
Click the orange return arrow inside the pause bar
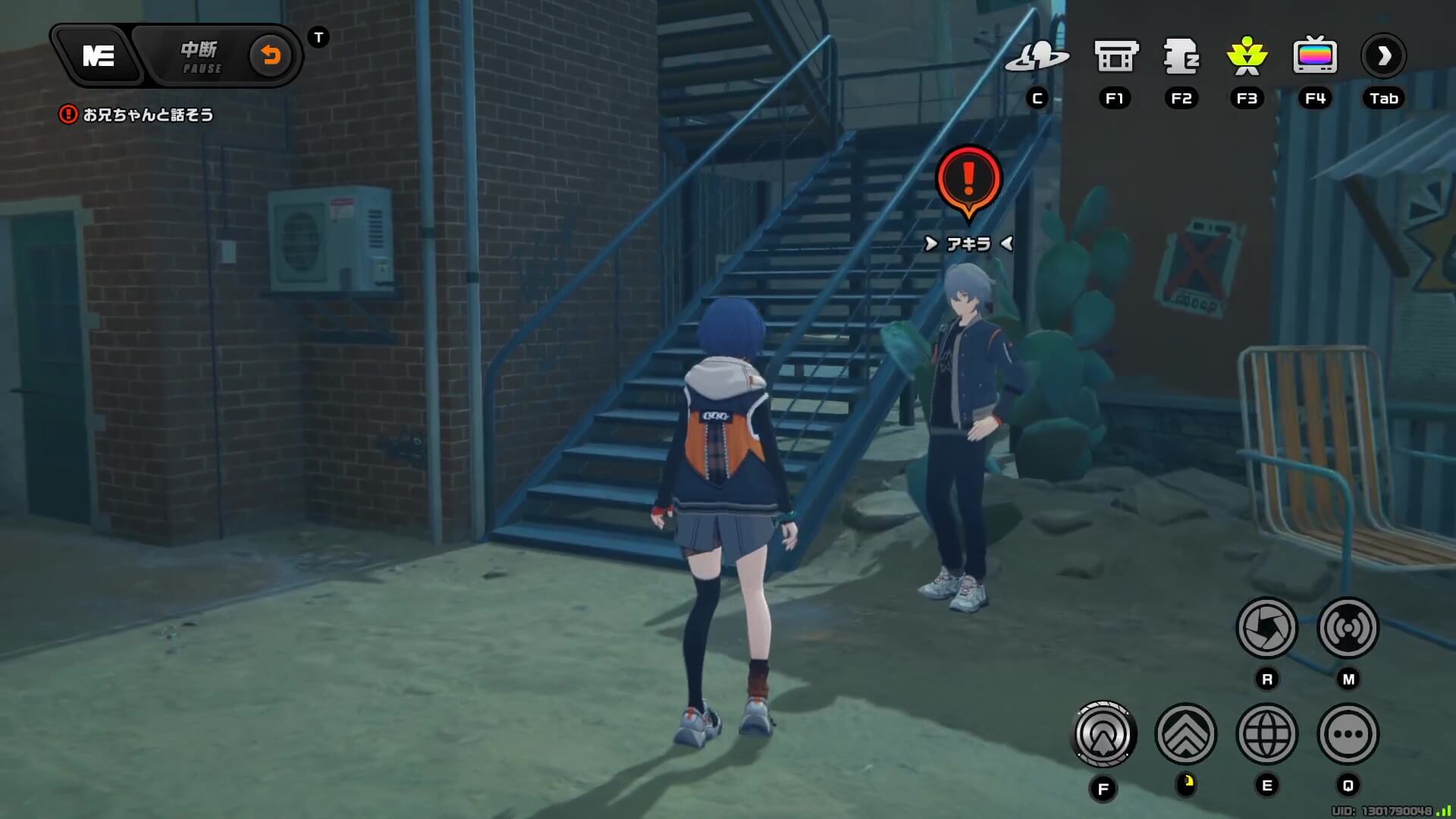pos(271,56)
